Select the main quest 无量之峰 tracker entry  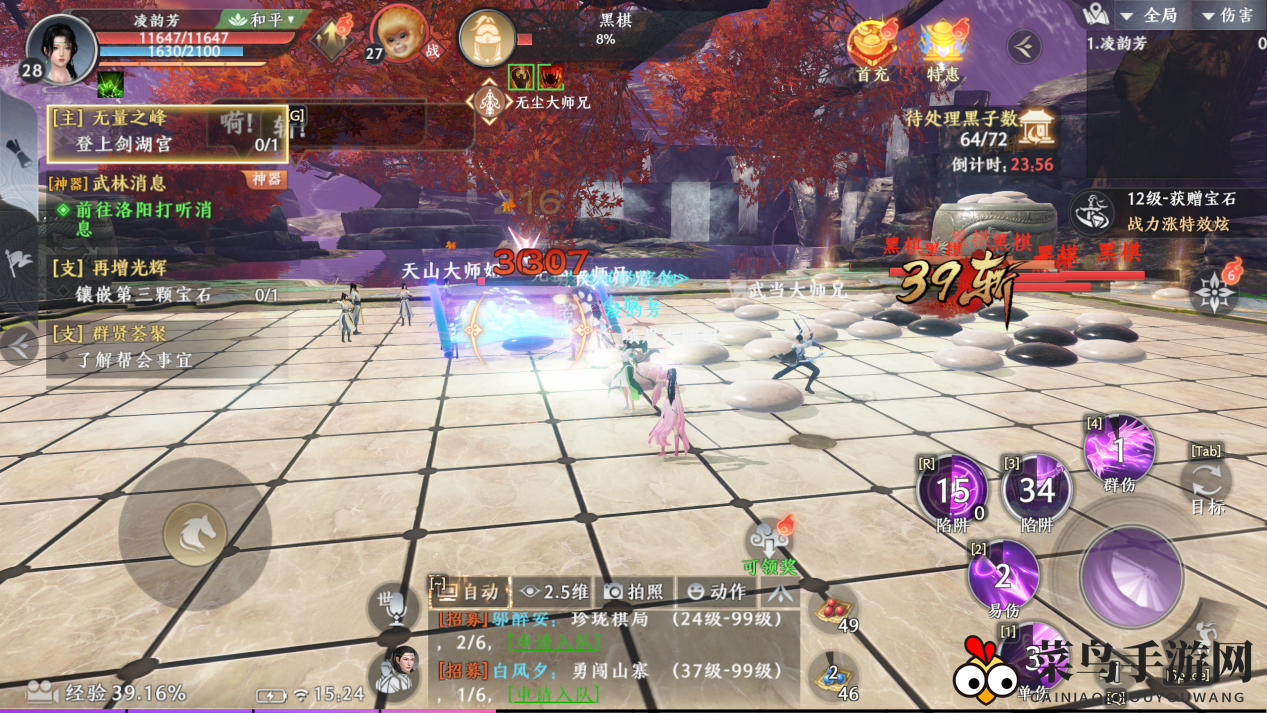click(167, 132)
